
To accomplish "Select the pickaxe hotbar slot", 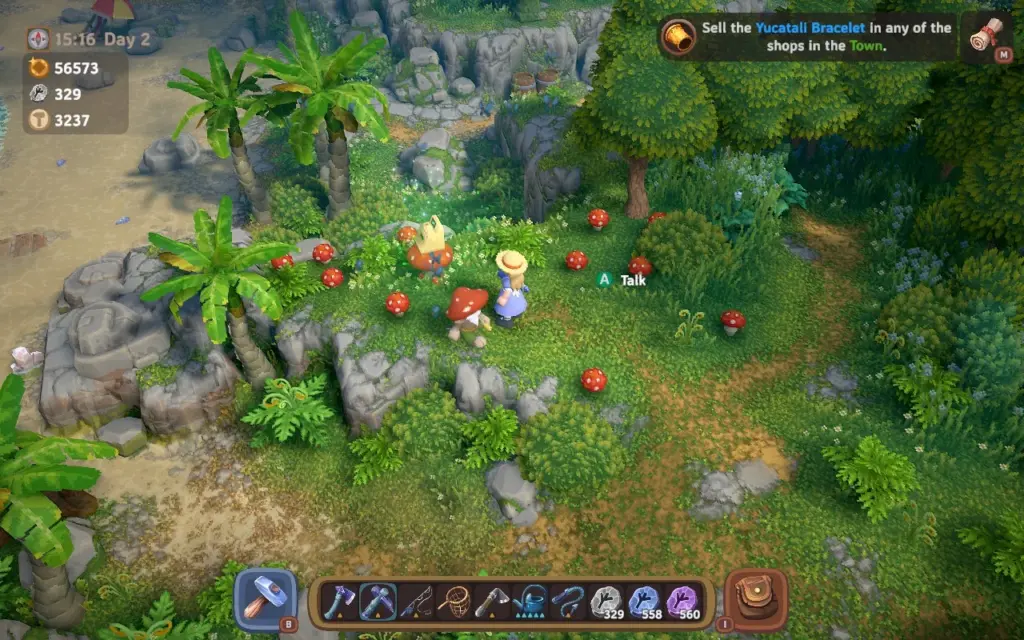I will [x=377, y=601].
